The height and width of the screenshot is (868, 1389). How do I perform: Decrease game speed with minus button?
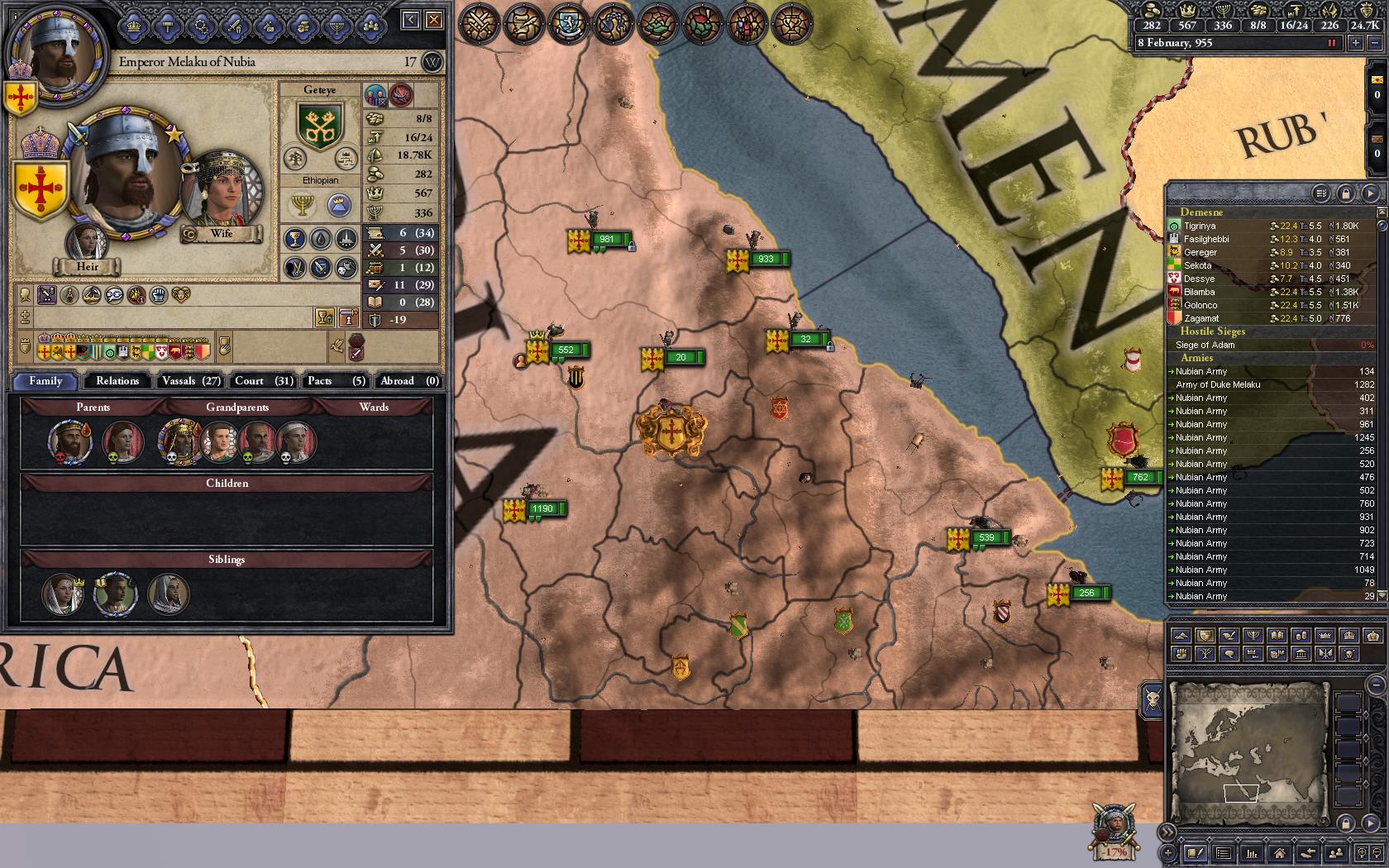1375,43
